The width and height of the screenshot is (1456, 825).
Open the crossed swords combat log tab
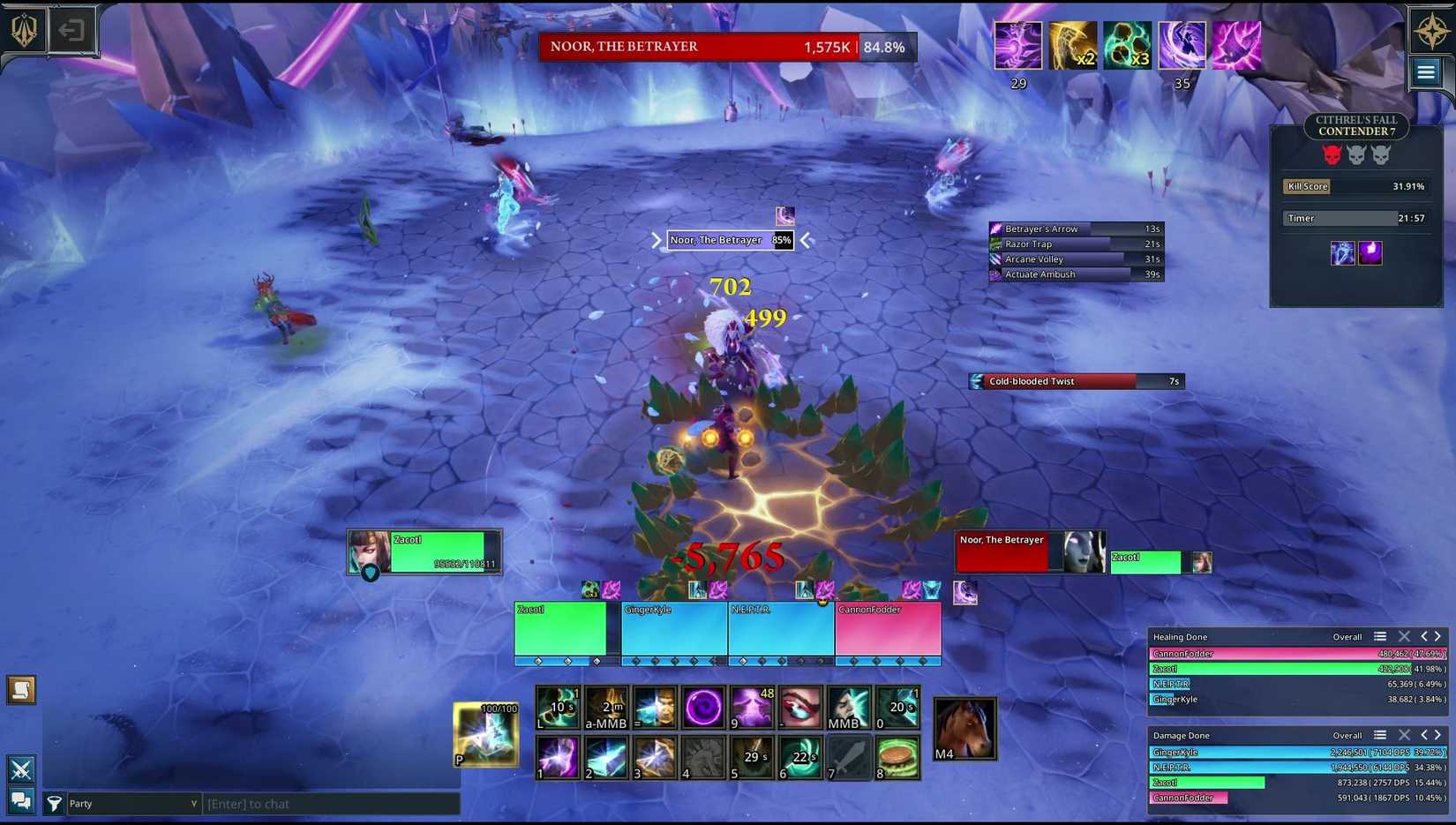click(x=21, y=769)
